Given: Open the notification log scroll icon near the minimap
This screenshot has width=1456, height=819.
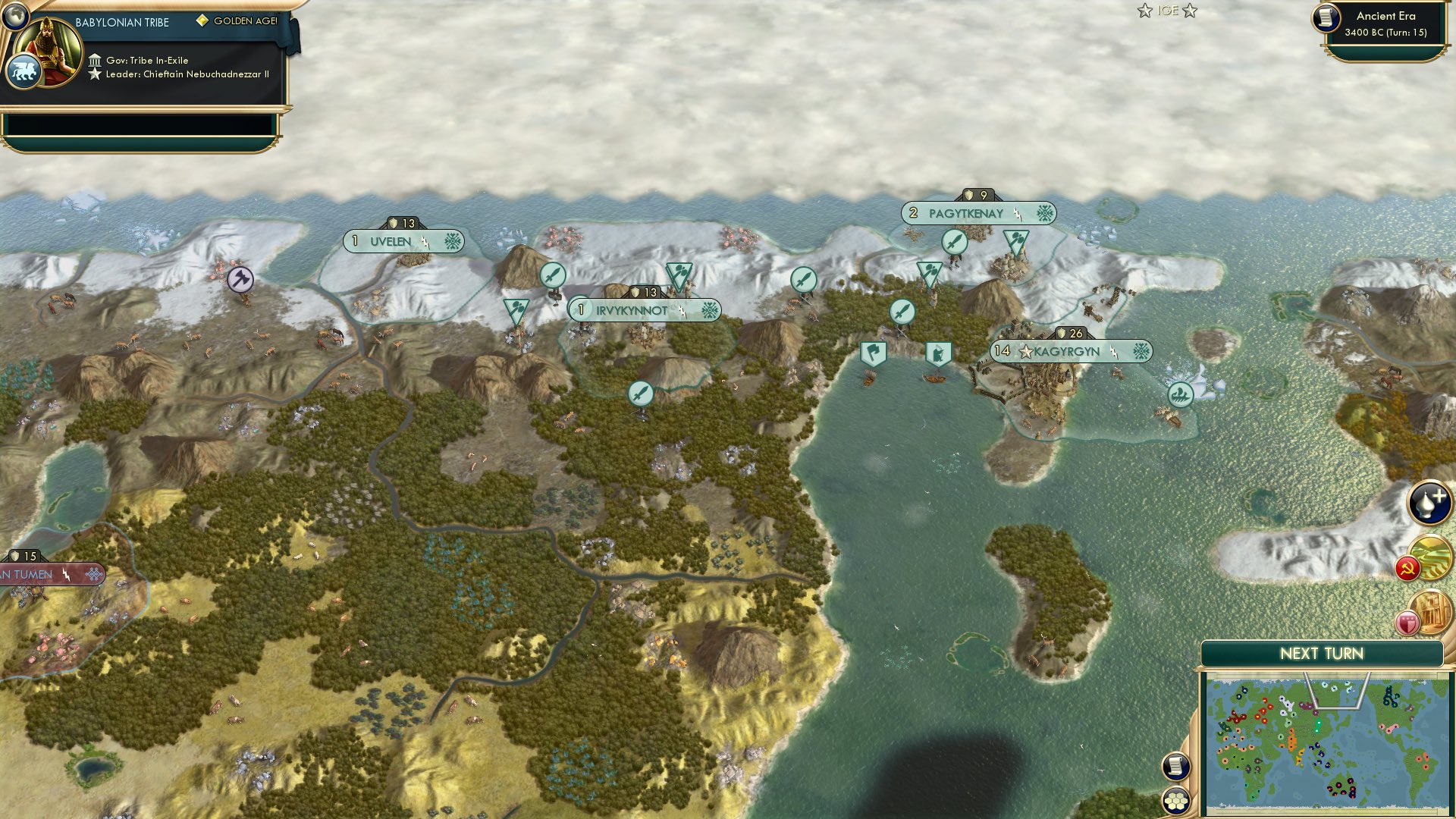Looking at the screenshot, I should (1175, 767).
